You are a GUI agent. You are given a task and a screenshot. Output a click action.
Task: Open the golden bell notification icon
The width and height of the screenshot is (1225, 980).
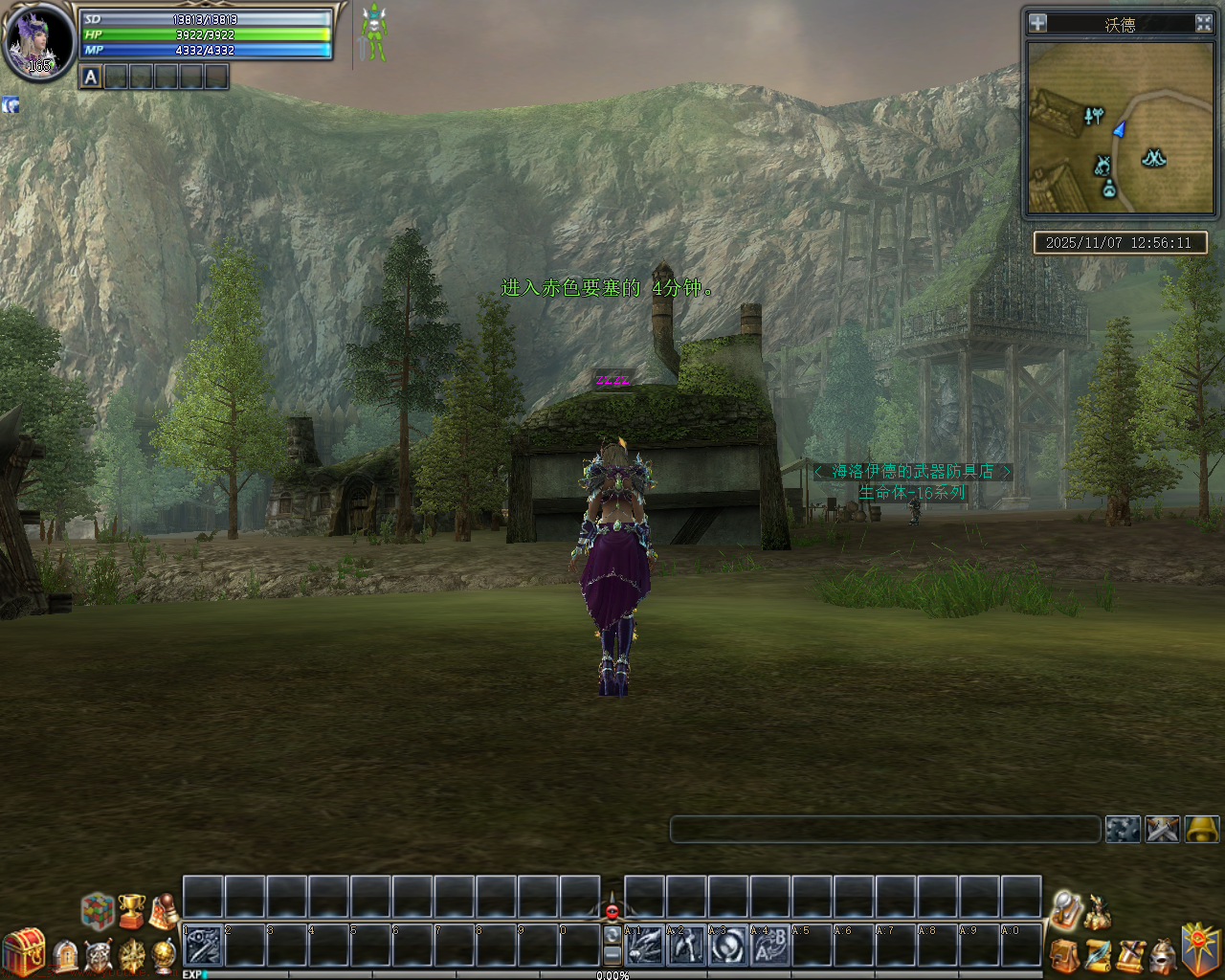pyautogui.click(x=1202, y=829)
